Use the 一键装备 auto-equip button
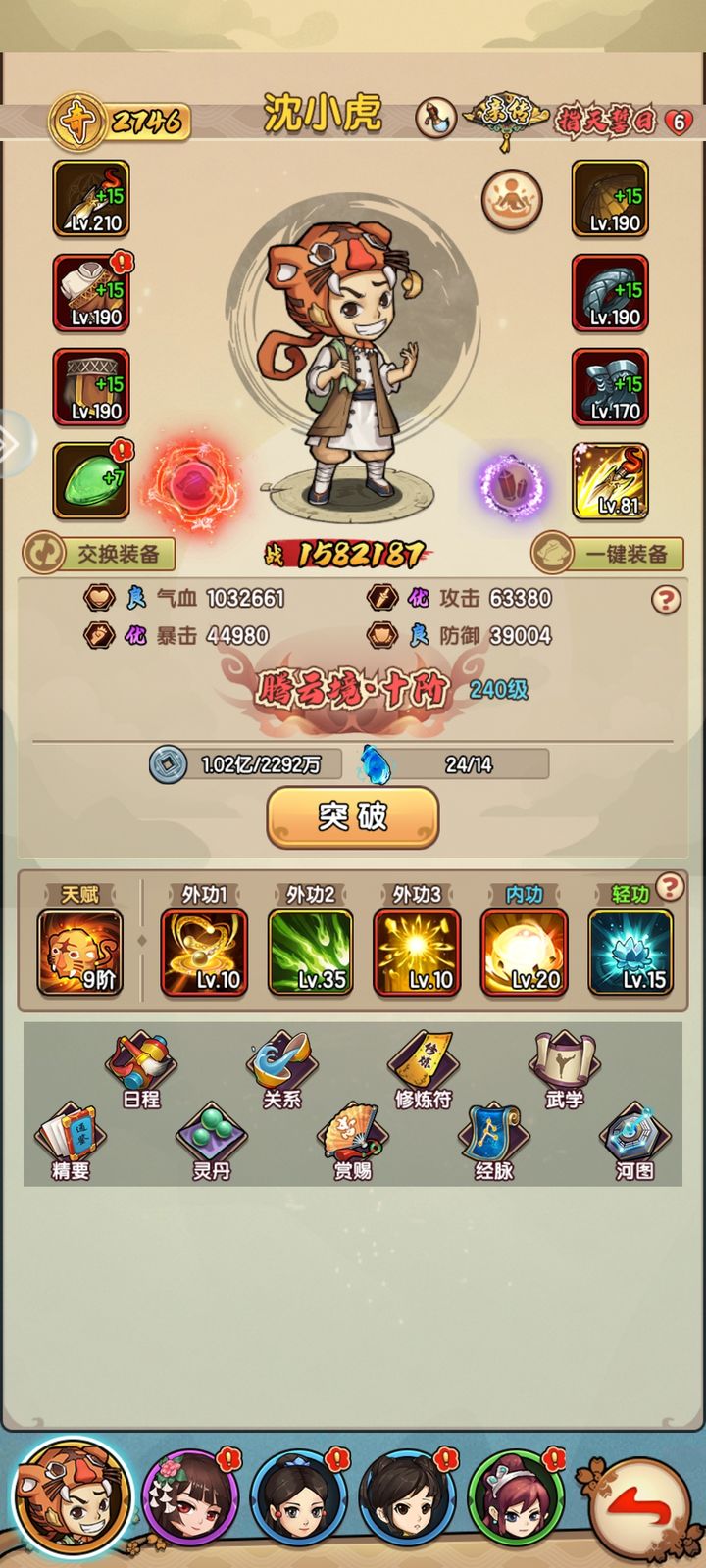Screen dimensions: 706x1568 [607, 554]
